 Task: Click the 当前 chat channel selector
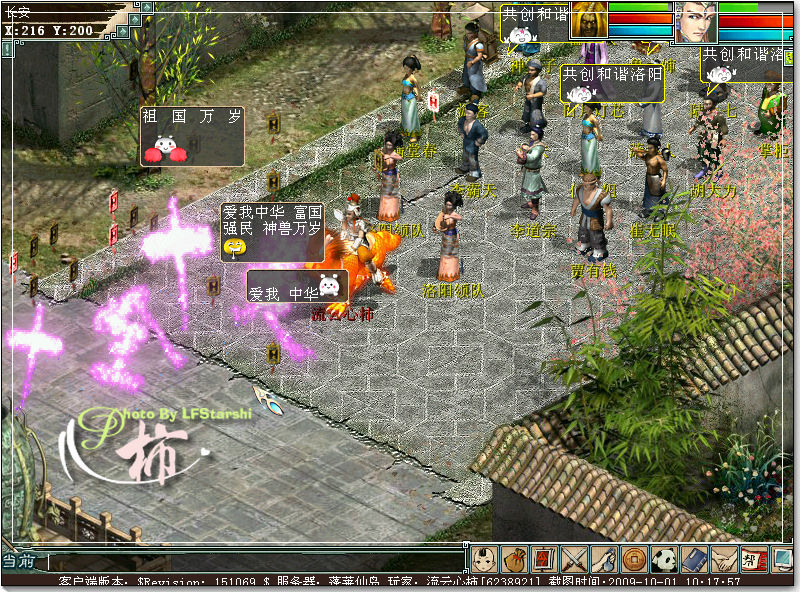pos(23,562)
